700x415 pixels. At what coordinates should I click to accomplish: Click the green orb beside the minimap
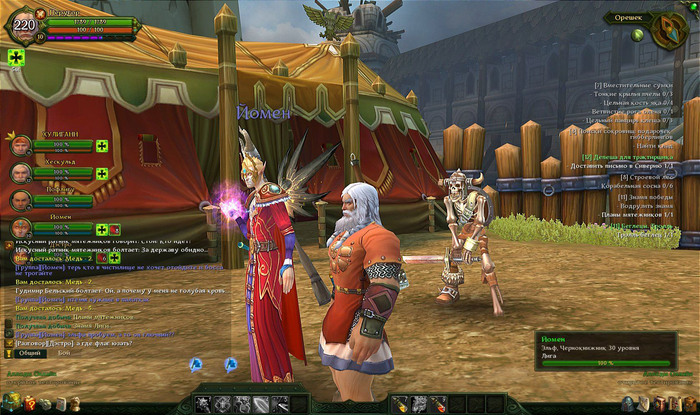637,35
